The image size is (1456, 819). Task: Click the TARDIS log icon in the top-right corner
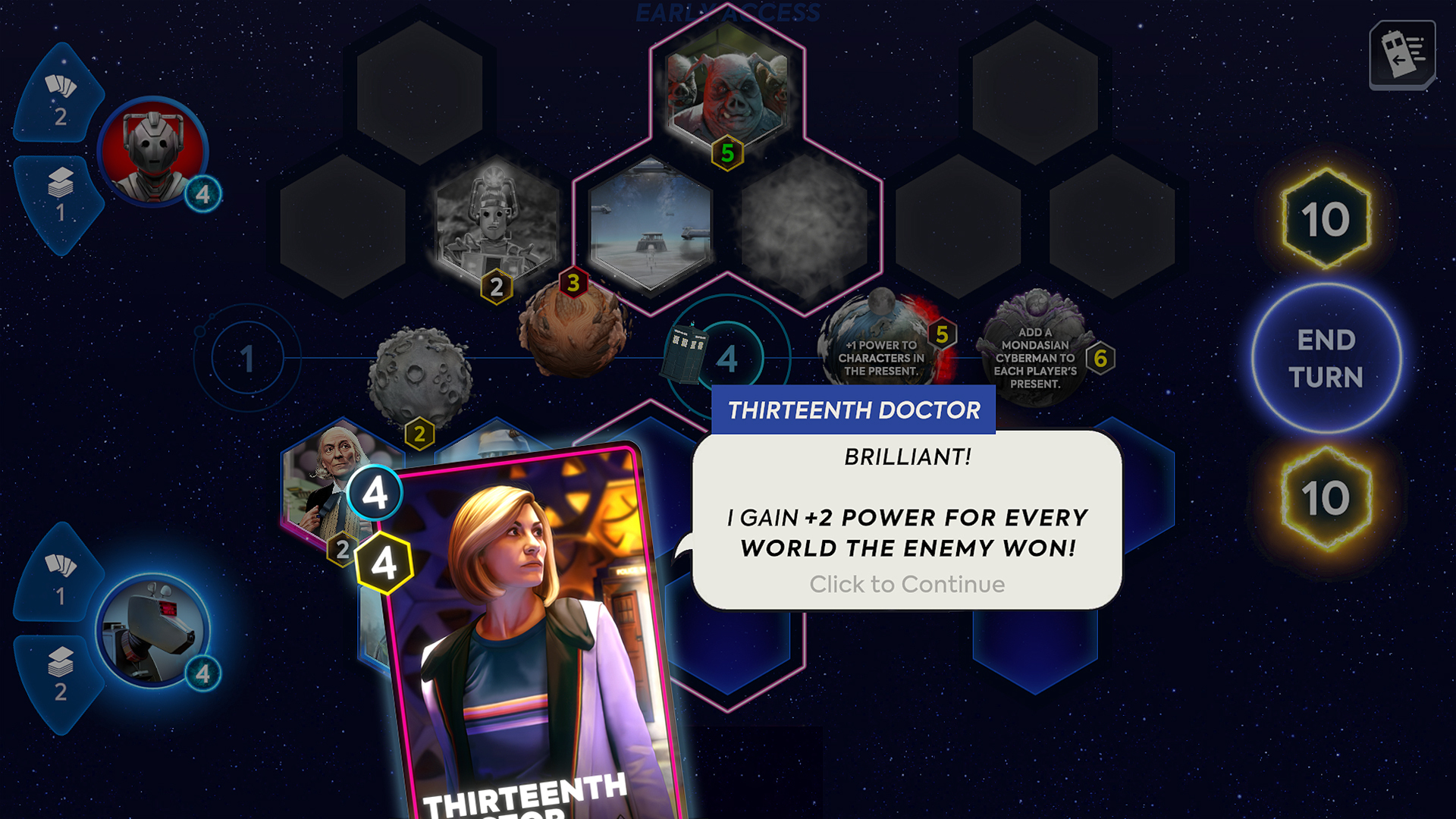pyautogui.click(x=1404, y=53)
